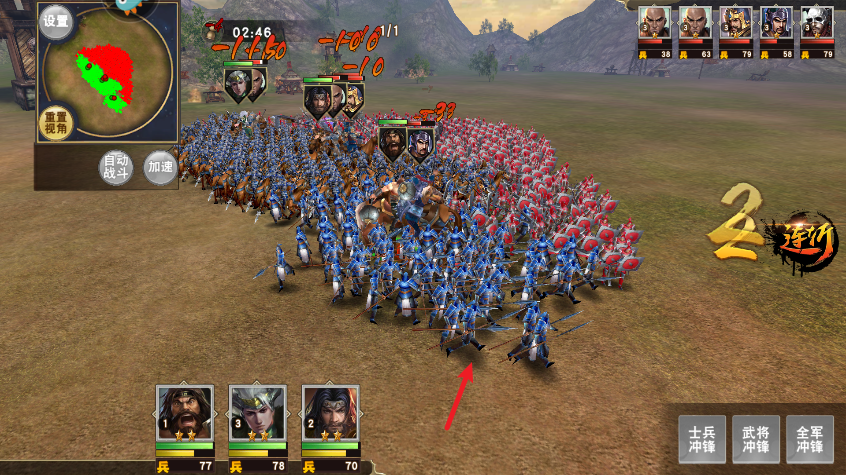846x475 pixels.
Task: Choose the dark-haired general with 70 troops
Action: [331, 414]
